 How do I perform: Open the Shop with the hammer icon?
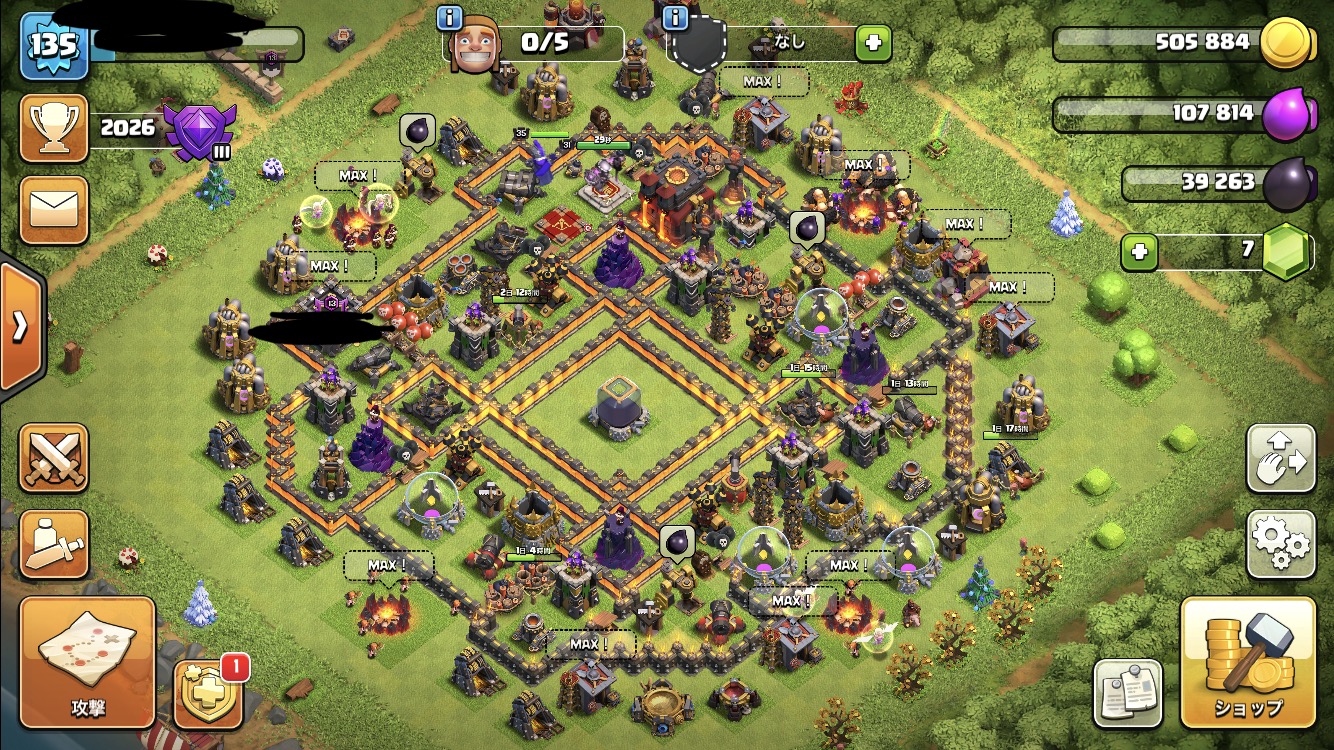click(x=1247, y=663)
